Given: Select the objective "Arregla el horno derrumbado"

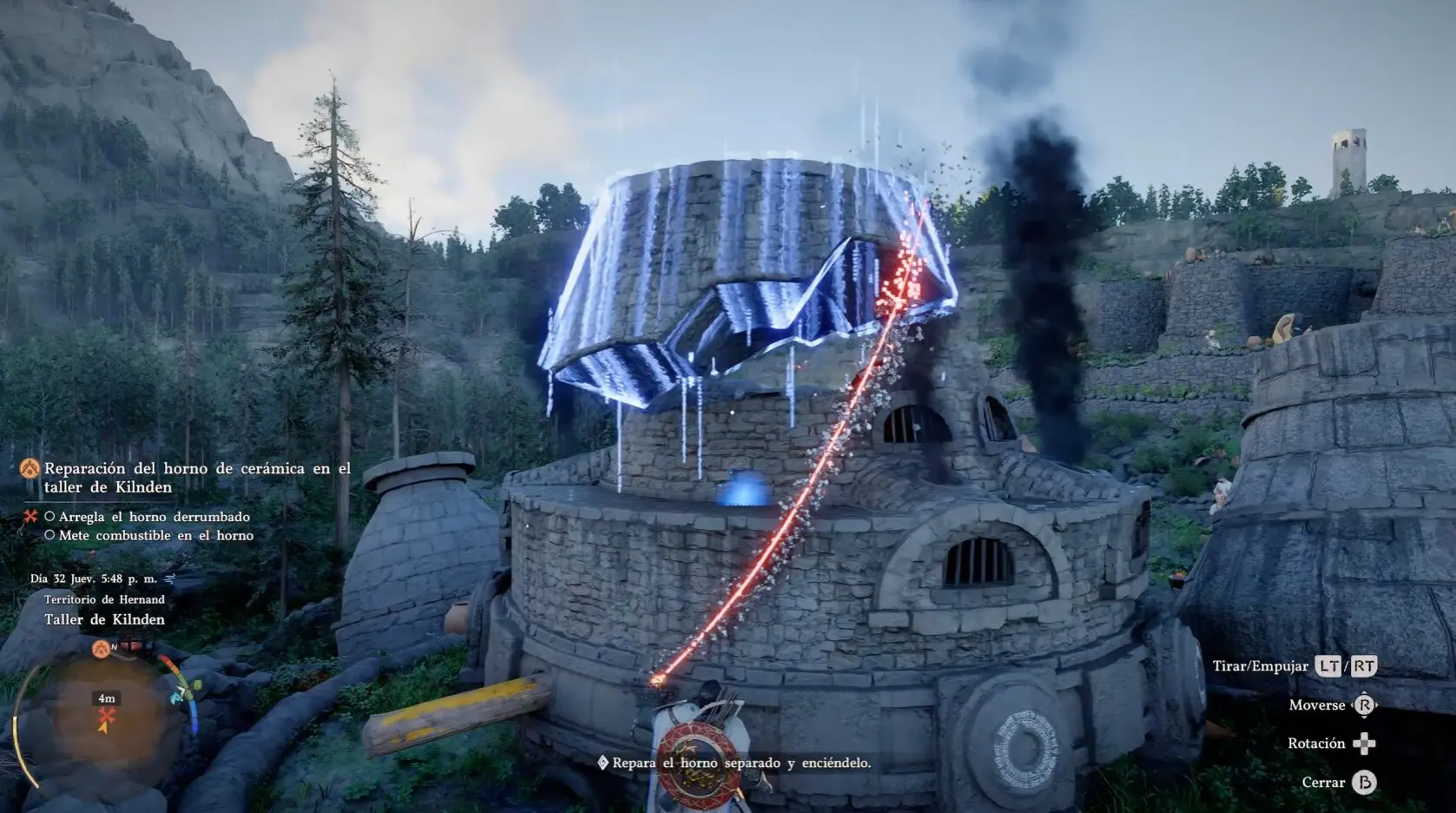Looking at the screenshot, I should click(154, 517).
